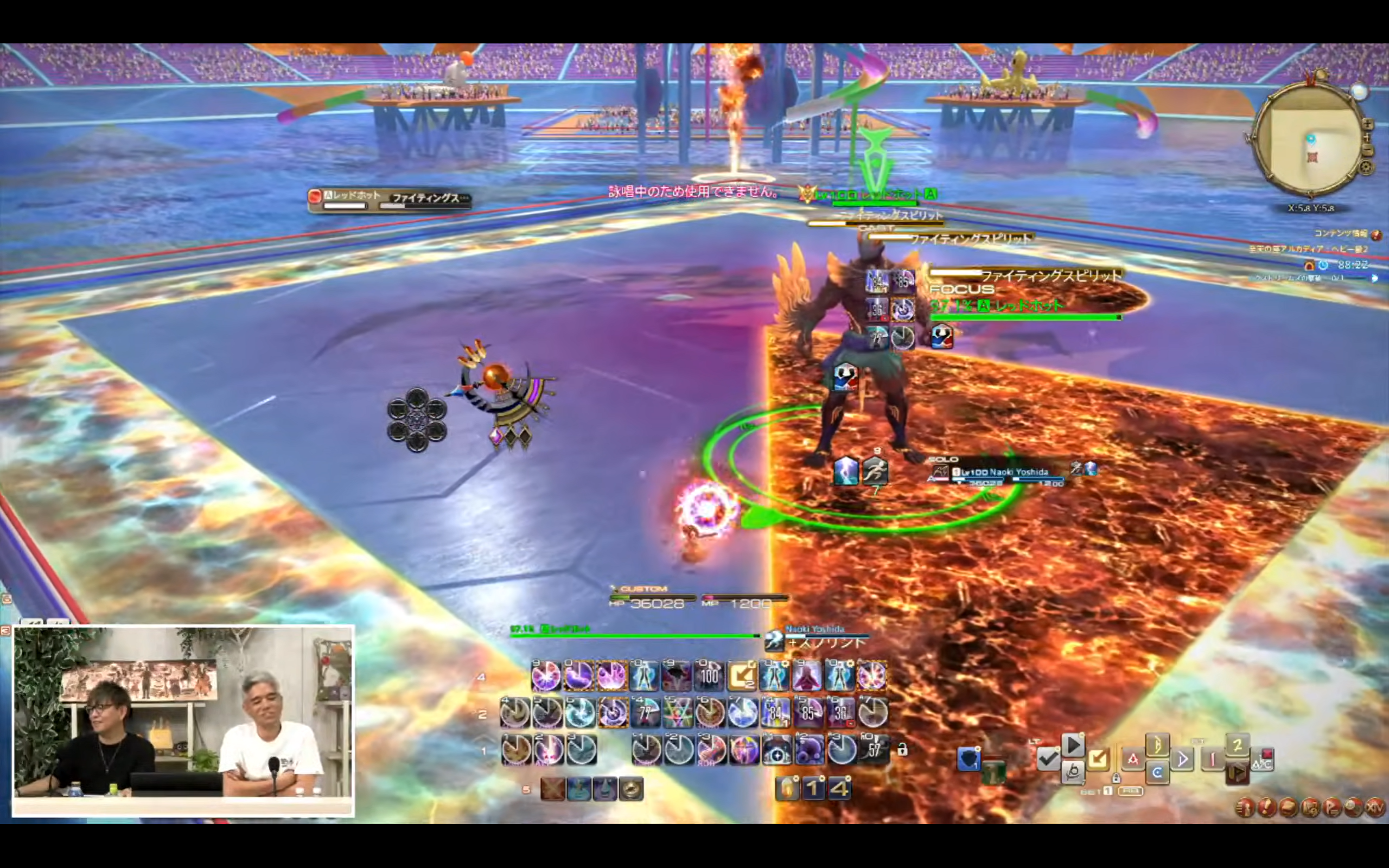
Task: Open the exclamation-mark duty menu icon
Action: pos(1267,808)
